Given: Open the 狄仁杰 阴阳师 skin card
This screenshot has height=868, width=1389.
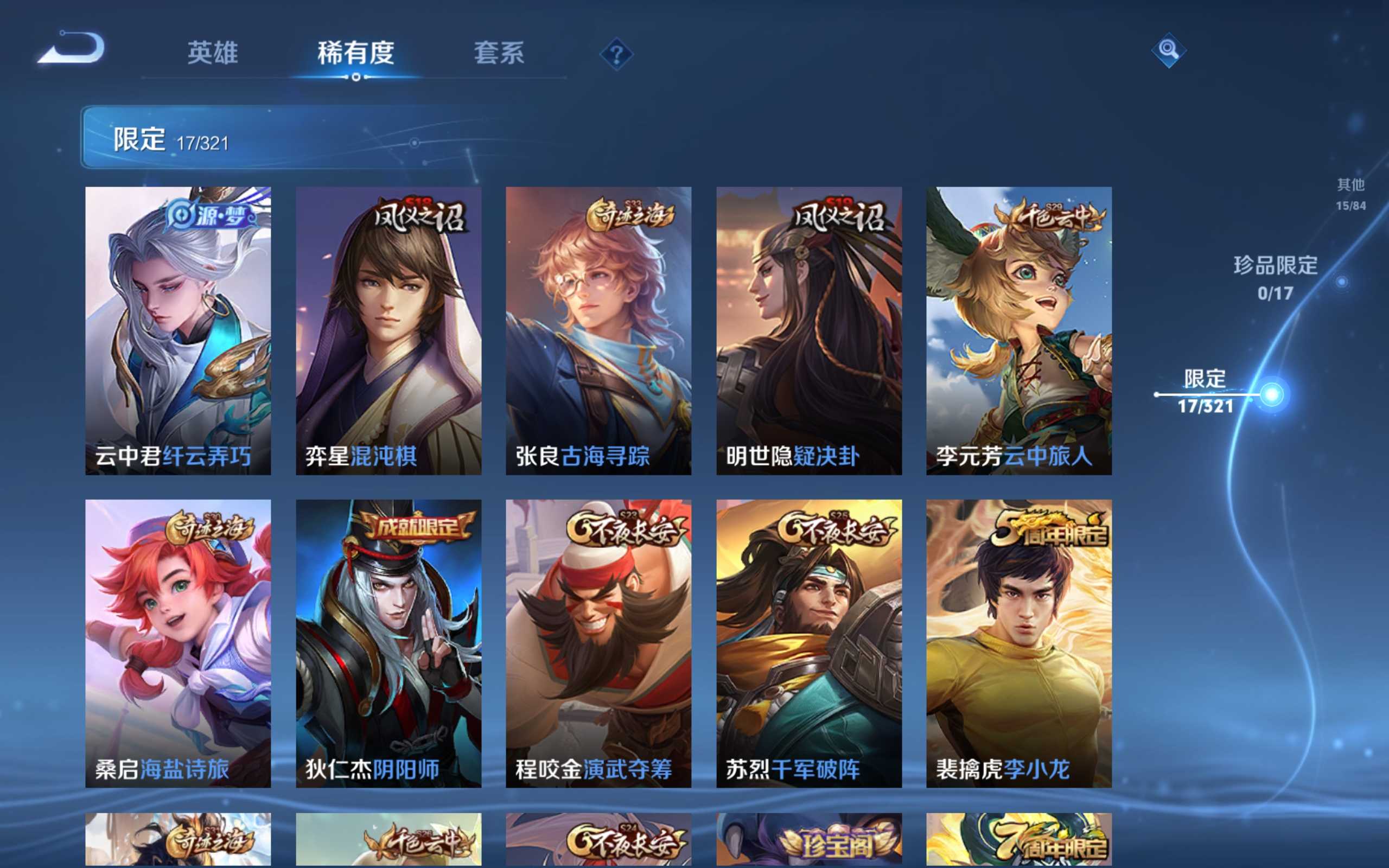Looking at the screenshot, I should pos(388,643).
